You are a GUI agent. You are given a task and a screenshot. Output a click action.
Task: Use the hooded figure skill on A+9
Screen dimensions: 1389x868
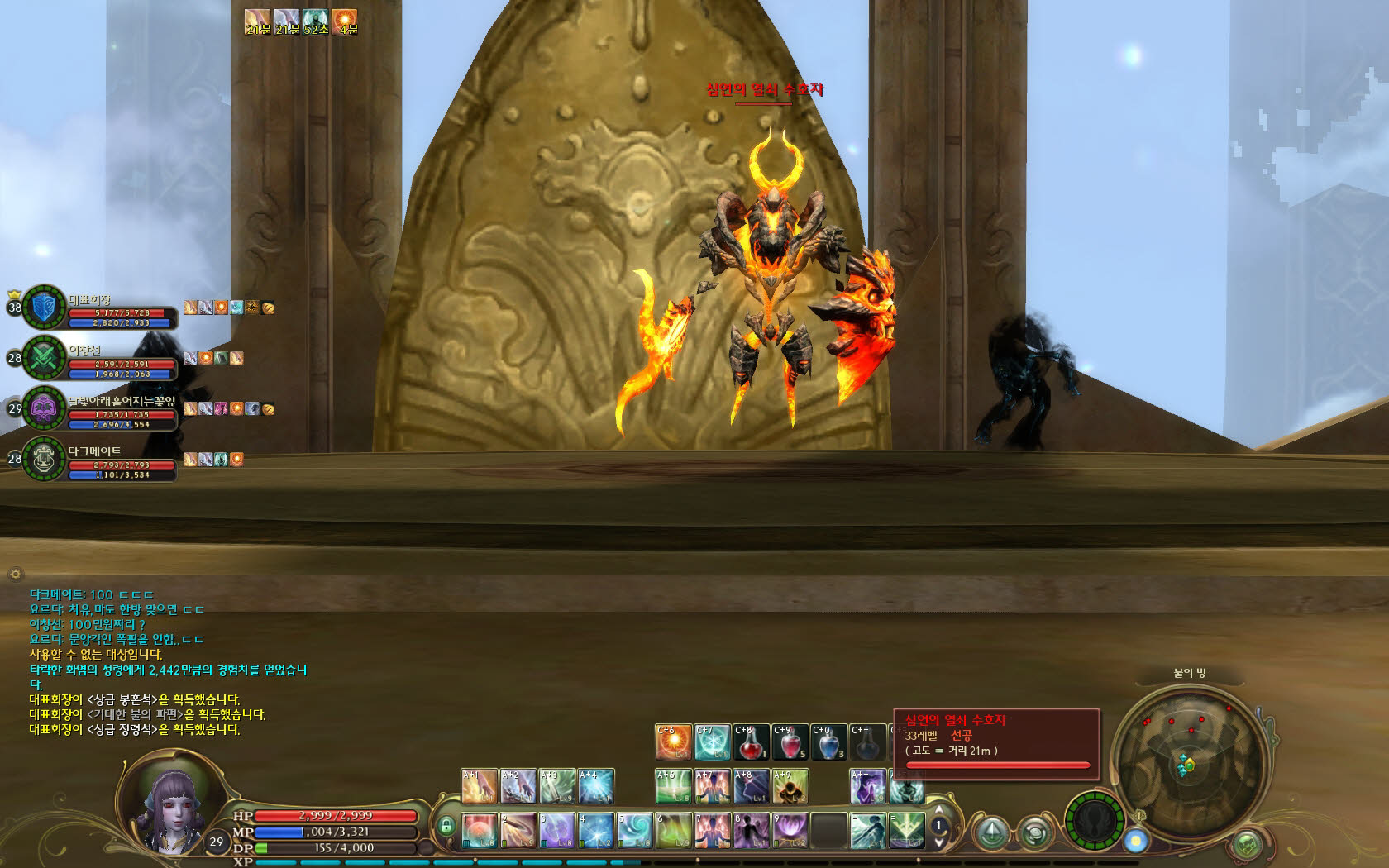790,786
